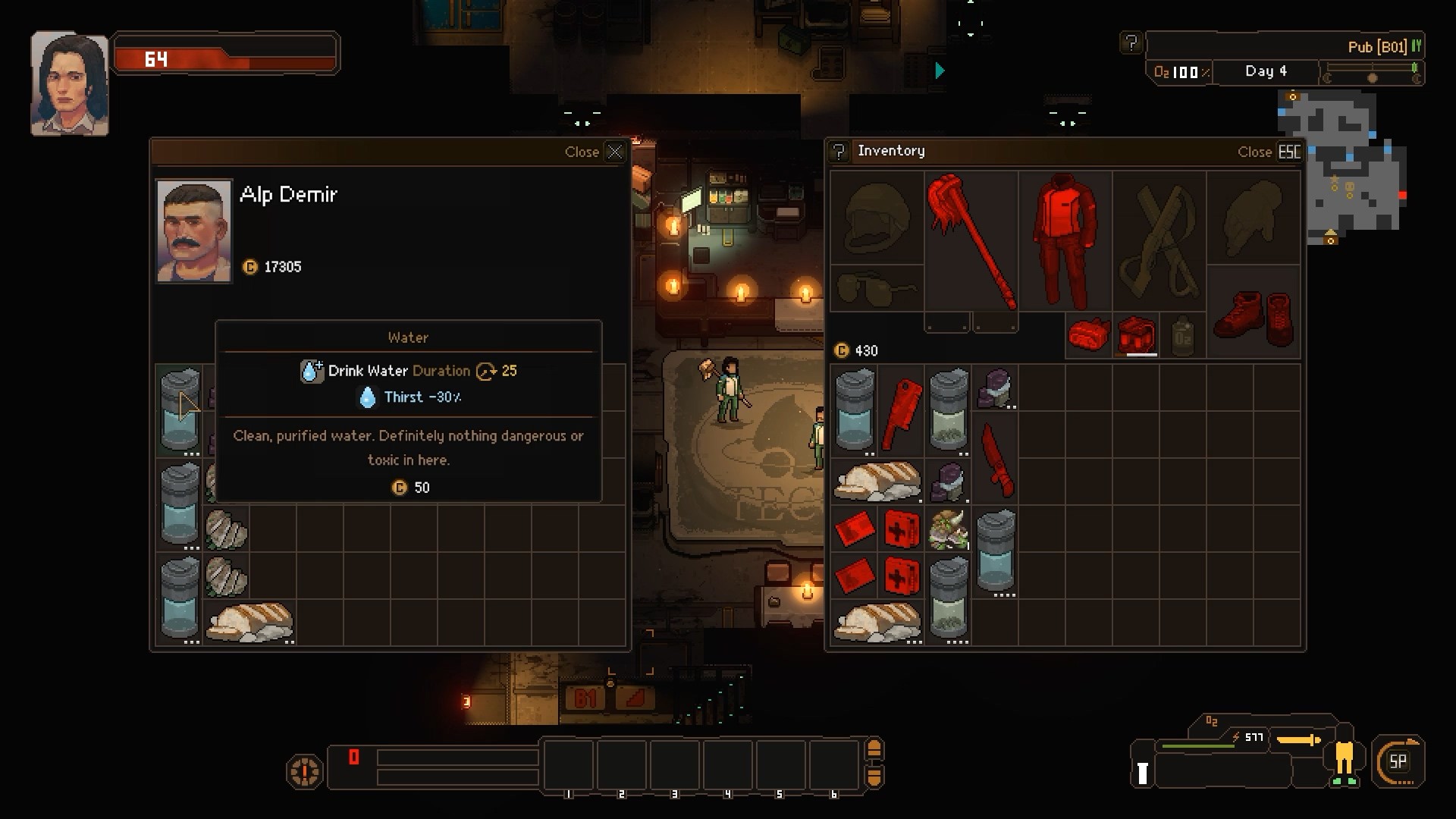The width and height of the screenshot is (1456, 819).
Task: Select a first aid kit in the inventory grid
Action: click(x=901, y=529)
